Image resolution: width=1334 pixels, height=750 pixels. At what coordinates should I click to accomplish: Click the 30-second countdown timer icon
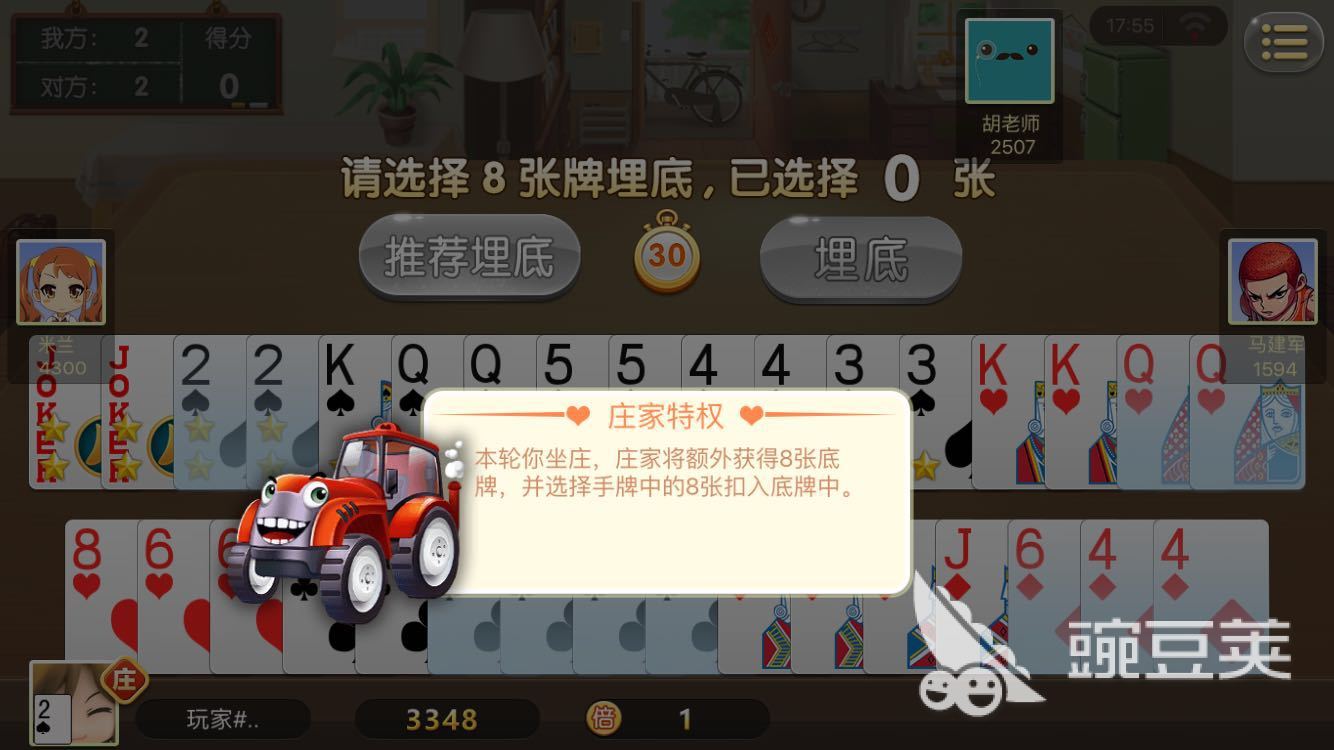pyautogui.click(x=665, y=257)
